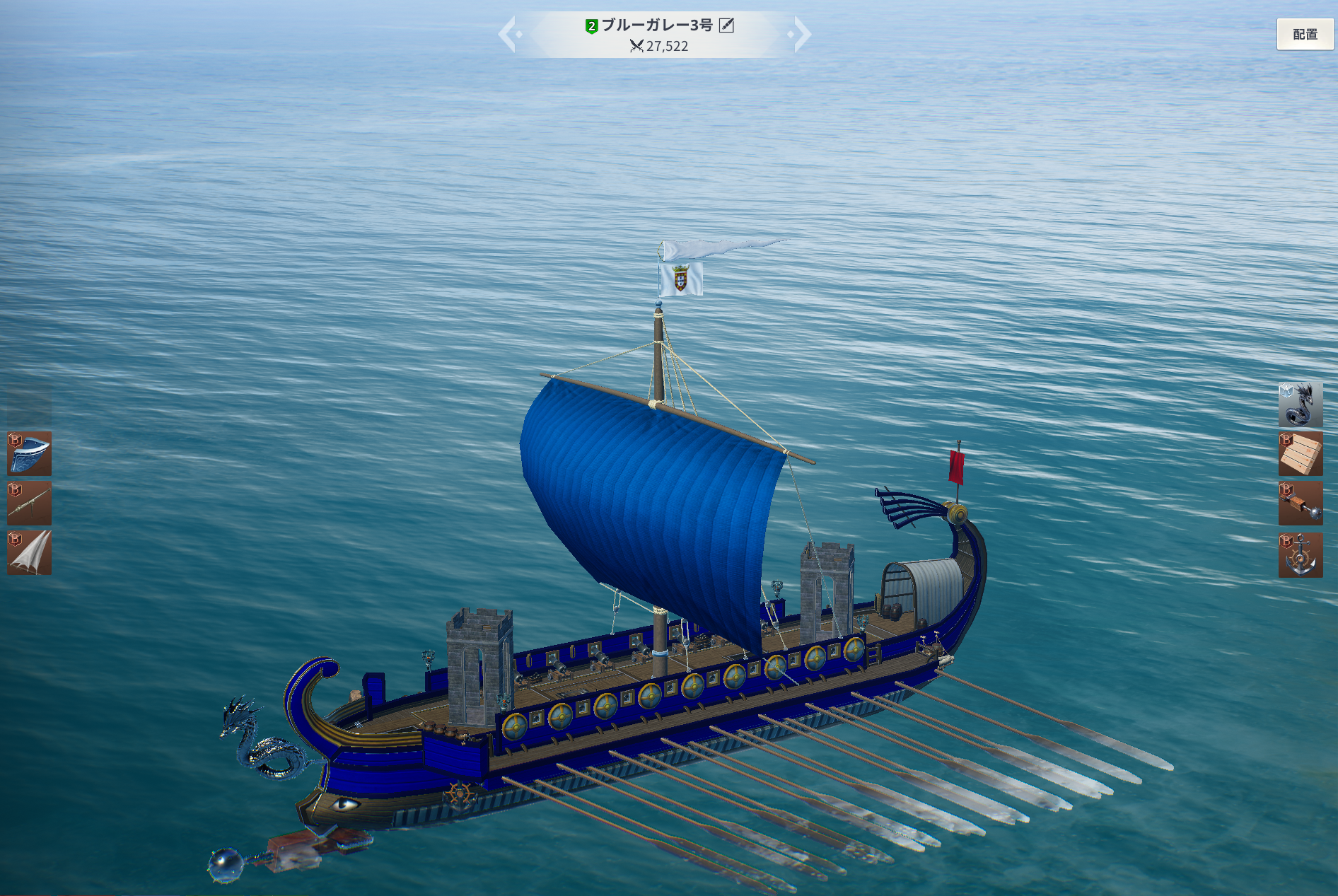Viewport: 1338px width, 896px height.
Task: Select the long gun weapon slot
Action: pyautogui.click(x=30, y=503)
